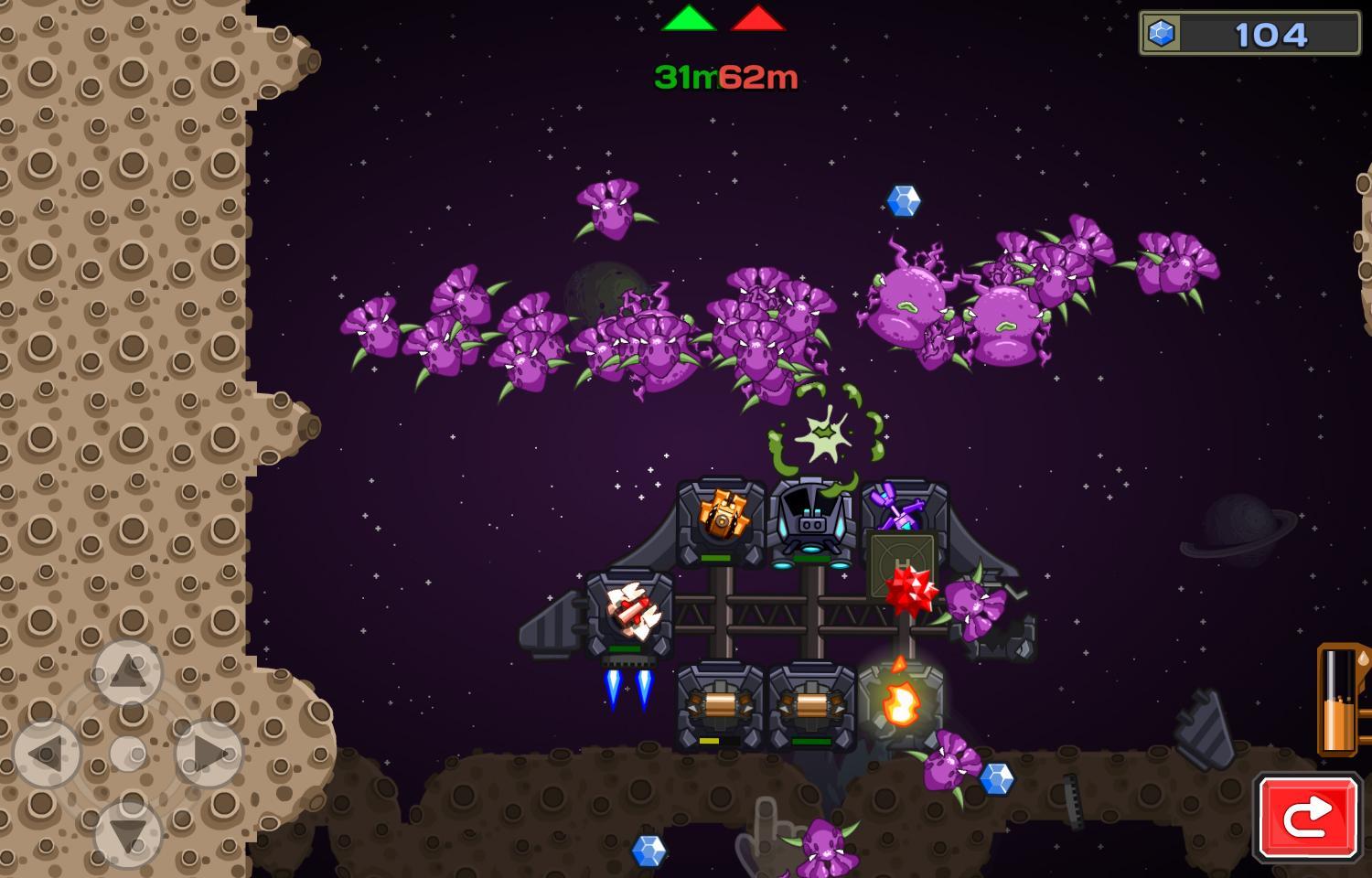Image resolution: width=1372 pixels, height=878 pixels.
Task: Collect the floating blue gem near the aliens
Action: [905, 201]
